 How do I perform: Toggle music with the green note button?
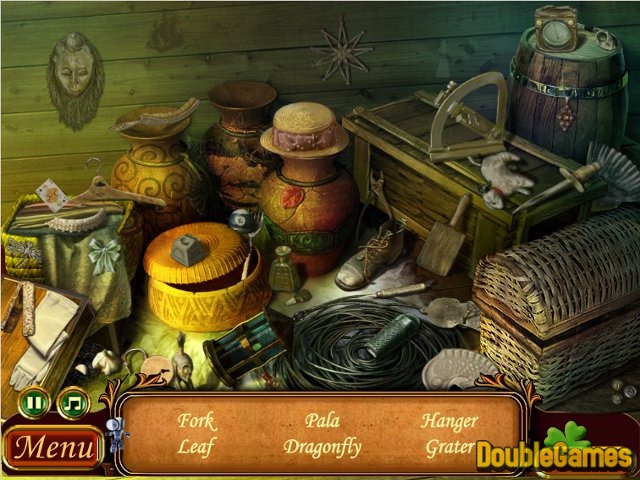73,404
